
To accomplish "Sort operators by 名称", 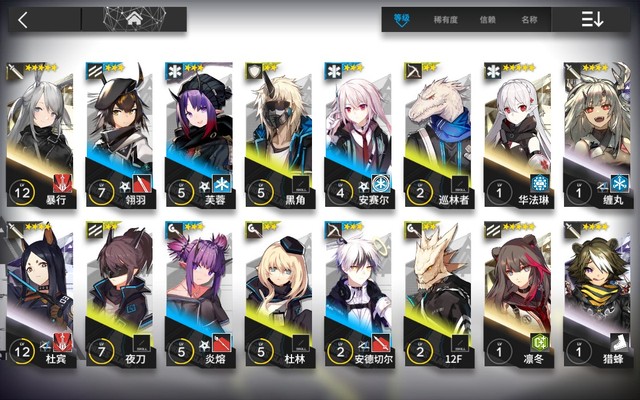I will pos(529,19).
